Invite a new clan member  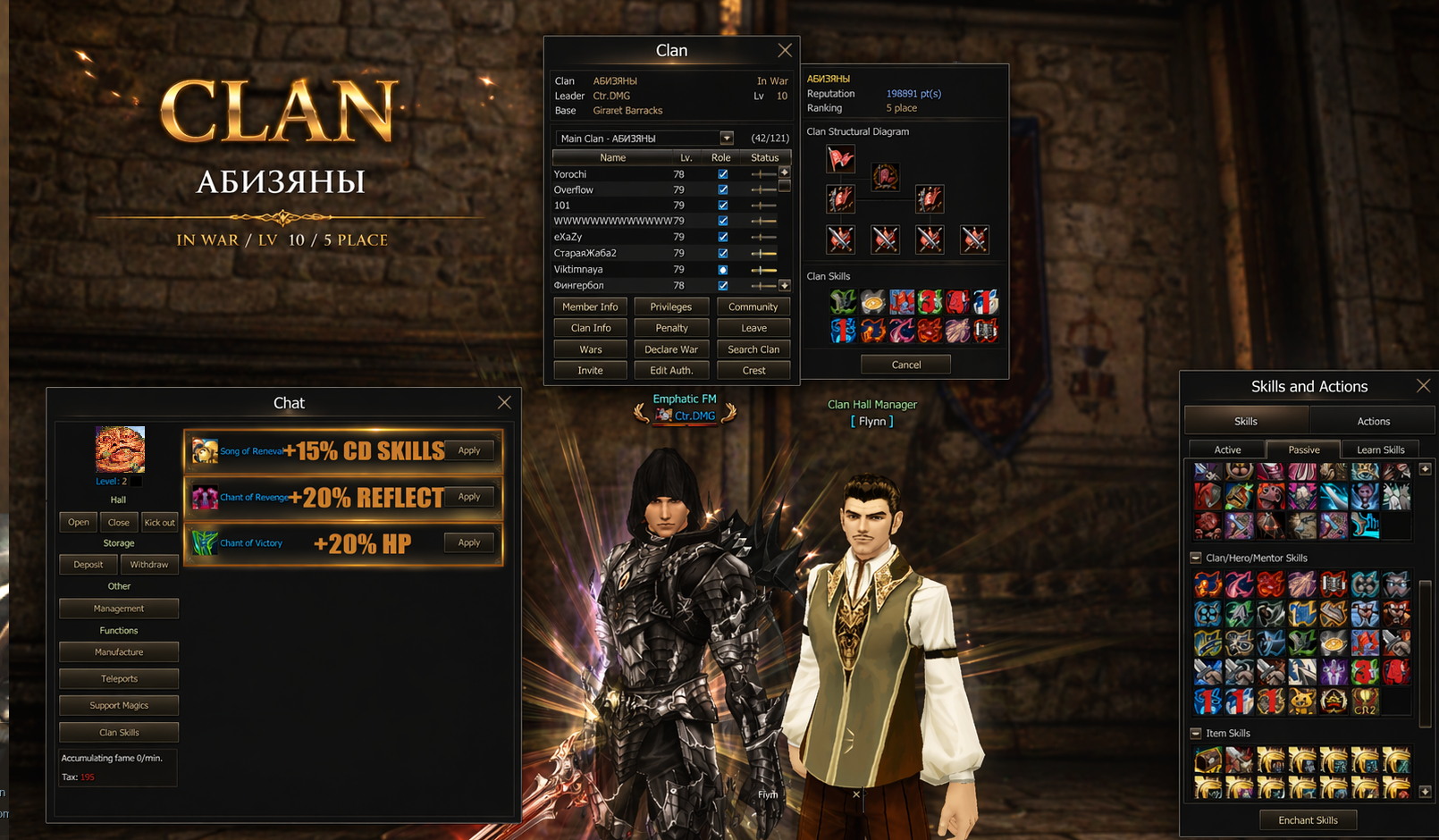point(590,370)
